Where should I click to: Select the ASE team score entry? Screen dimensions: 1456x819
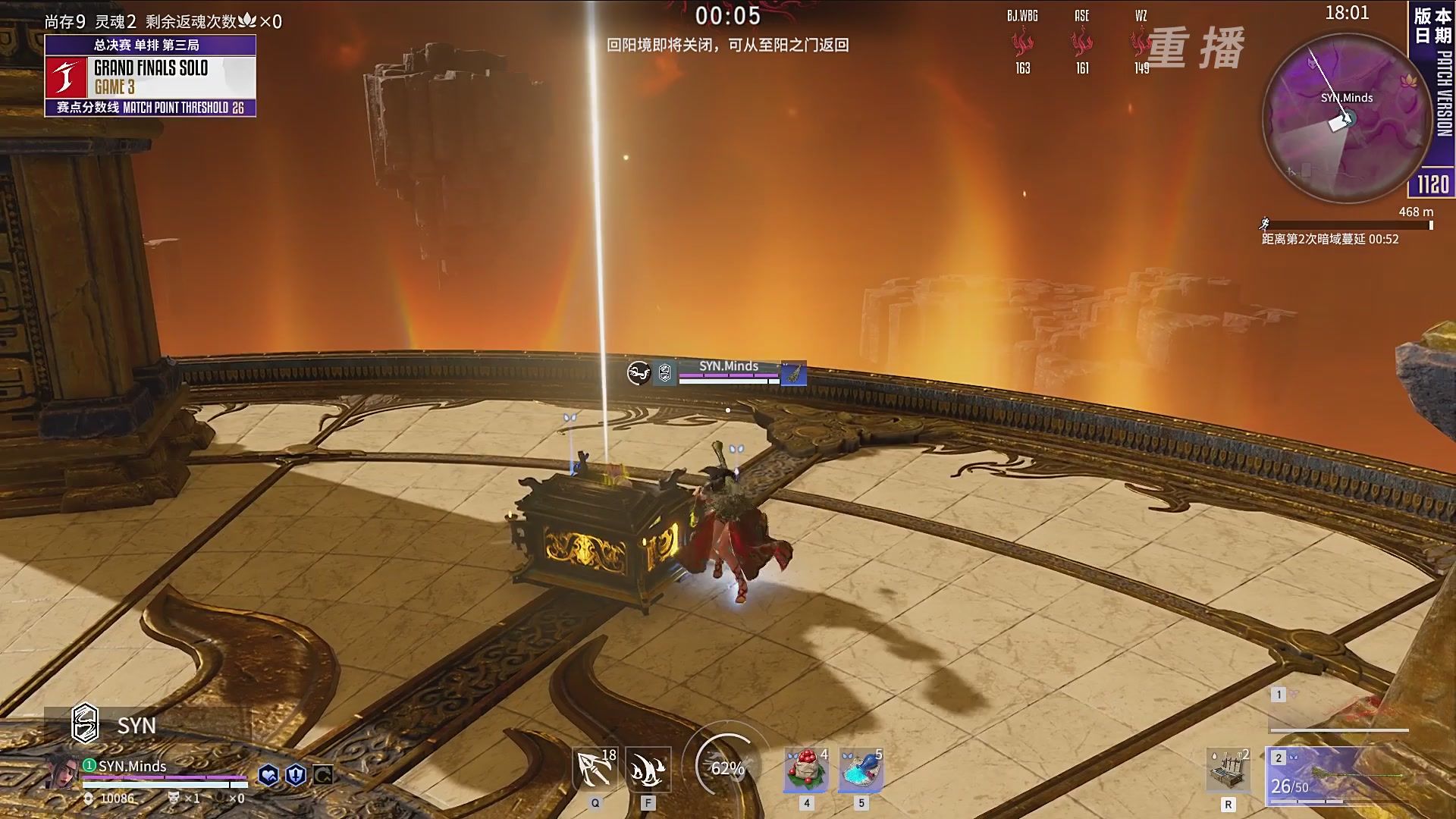(1082, 42)
